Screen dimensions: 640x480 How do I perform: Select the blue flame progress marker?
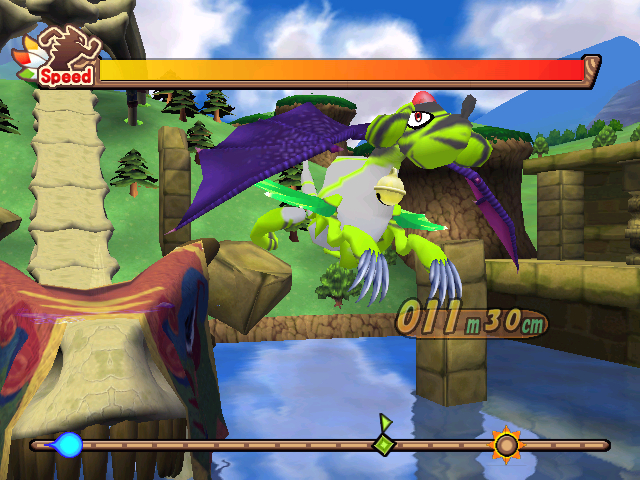tap(67, 445)
